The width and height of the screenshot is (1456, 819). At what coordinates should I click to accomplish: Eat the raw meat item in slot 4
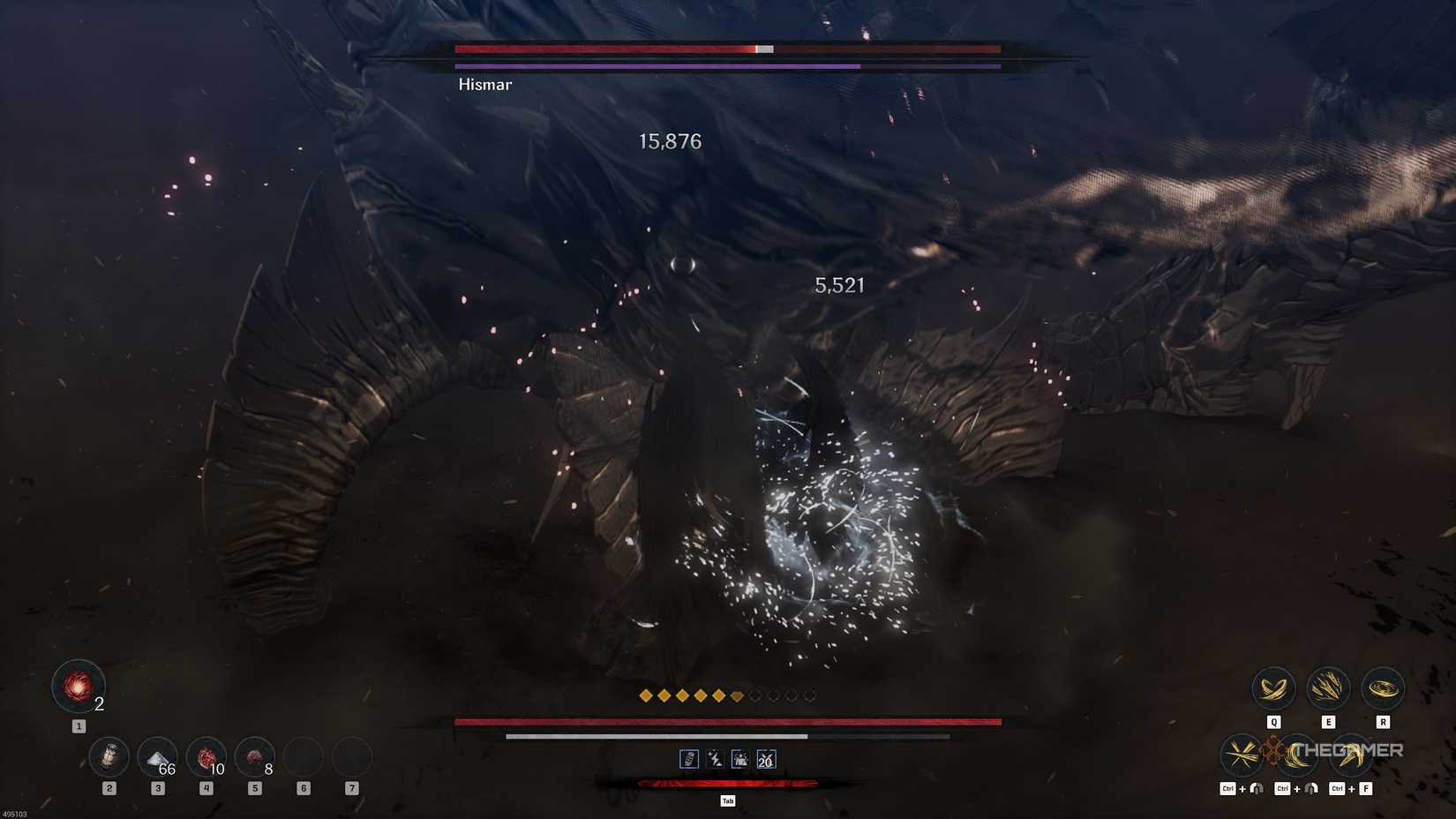(206, 755)
